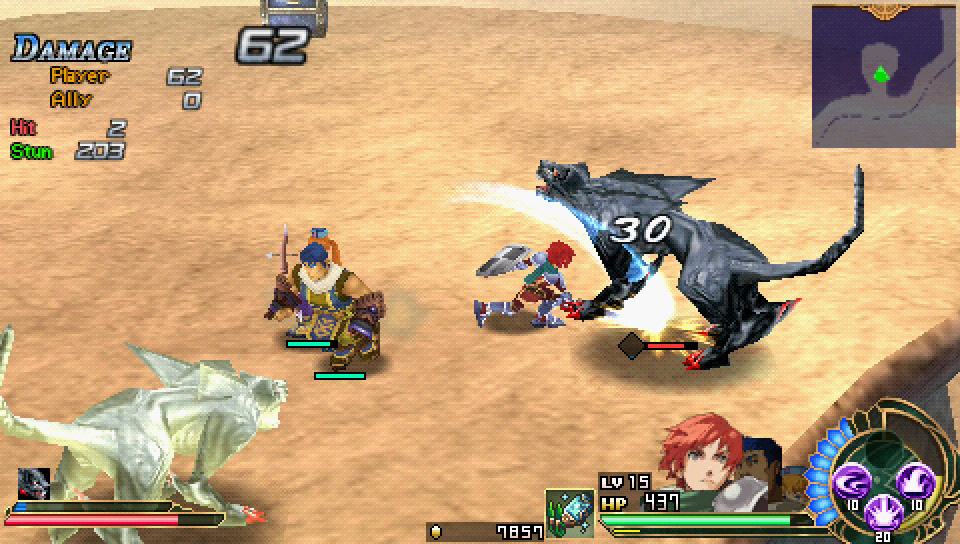Use the purple skill orb costing 20
The width and height of the screenshot is (960, 544).
[x=881, y=511]
